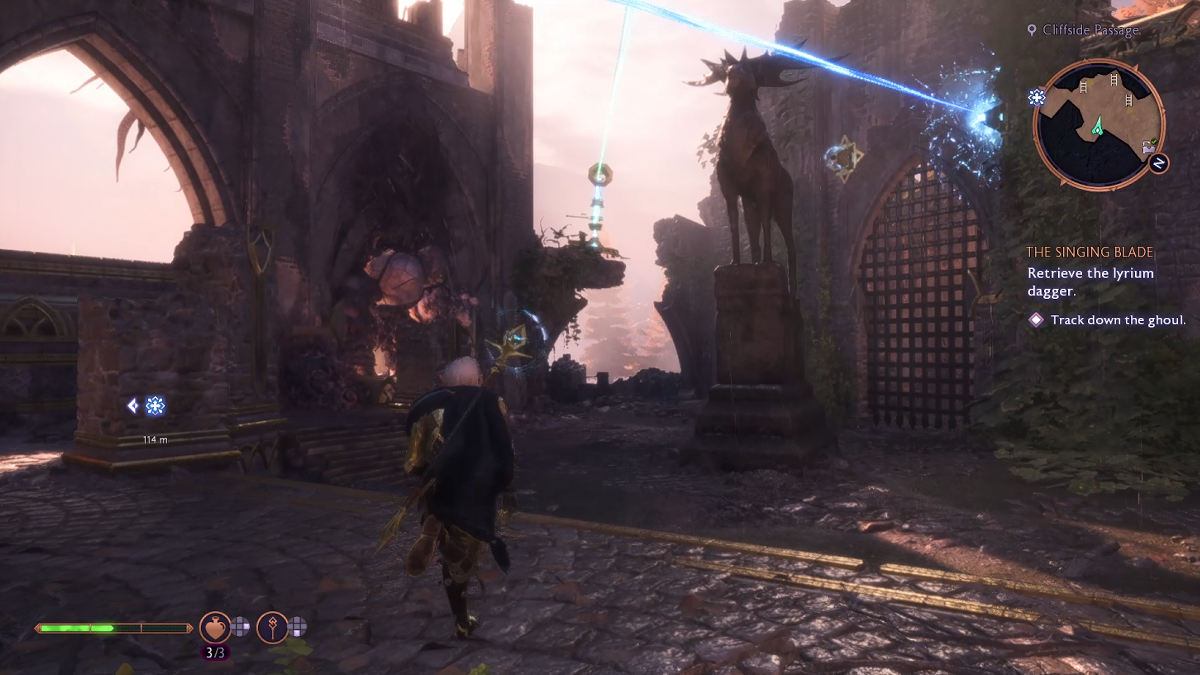Activate the staff ability icon

(x=272, y=627)
